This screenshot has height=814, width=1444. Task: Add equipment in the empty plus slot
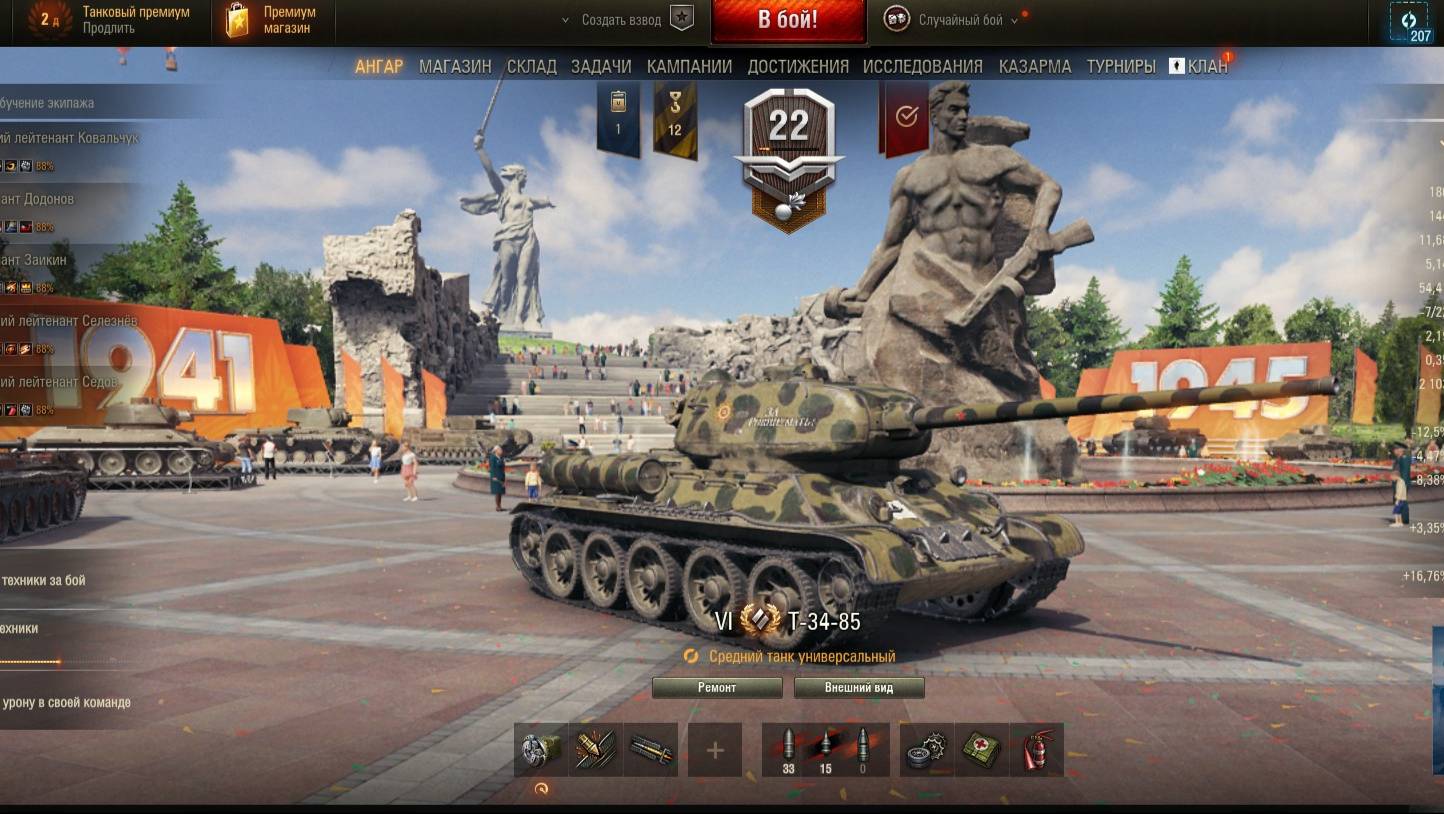[715, 750]
